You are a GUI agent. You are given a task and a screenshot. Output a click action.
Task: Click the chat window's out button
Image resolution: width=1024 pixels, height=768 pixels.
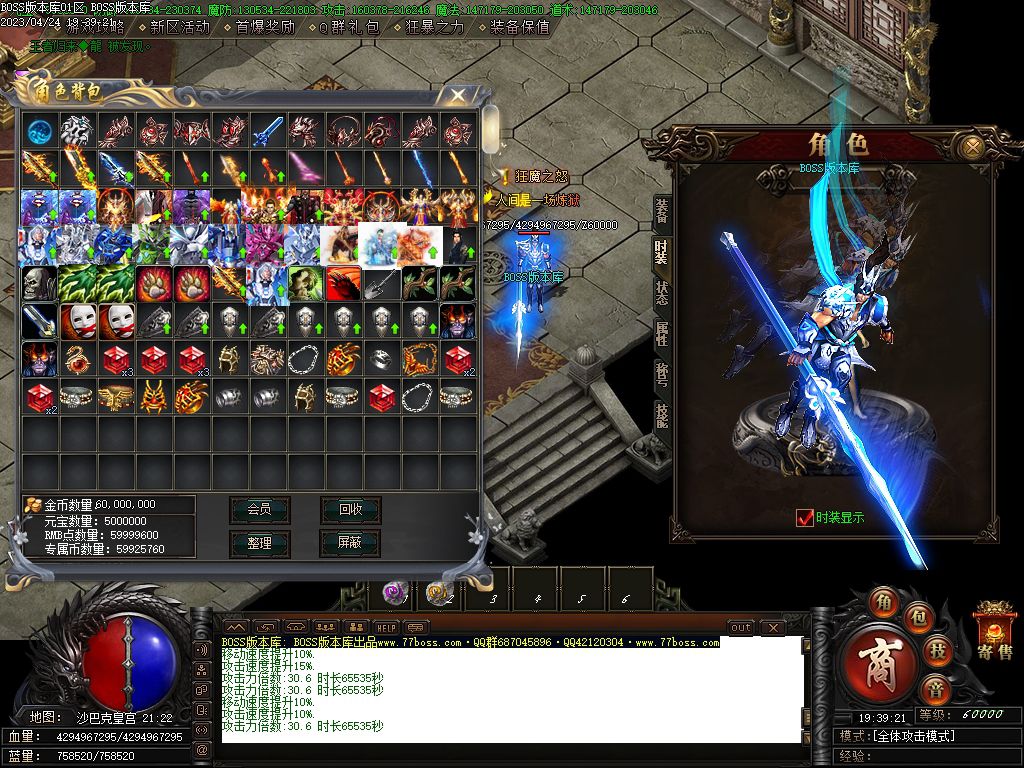pos(740,628)
